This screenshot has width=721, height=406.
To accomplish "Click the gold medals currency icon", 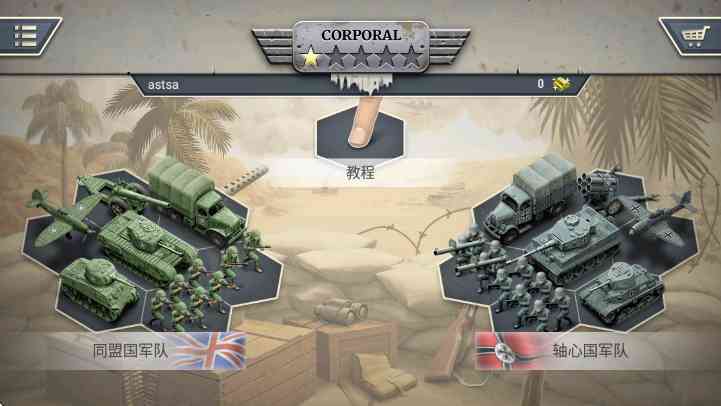I will pyautogui.click(x=562, y=84).
